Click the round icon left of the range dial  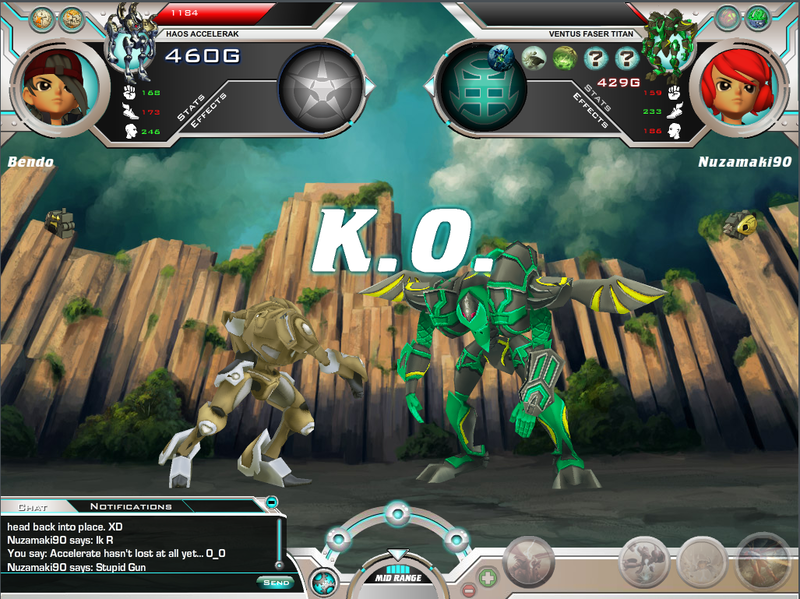324,580
